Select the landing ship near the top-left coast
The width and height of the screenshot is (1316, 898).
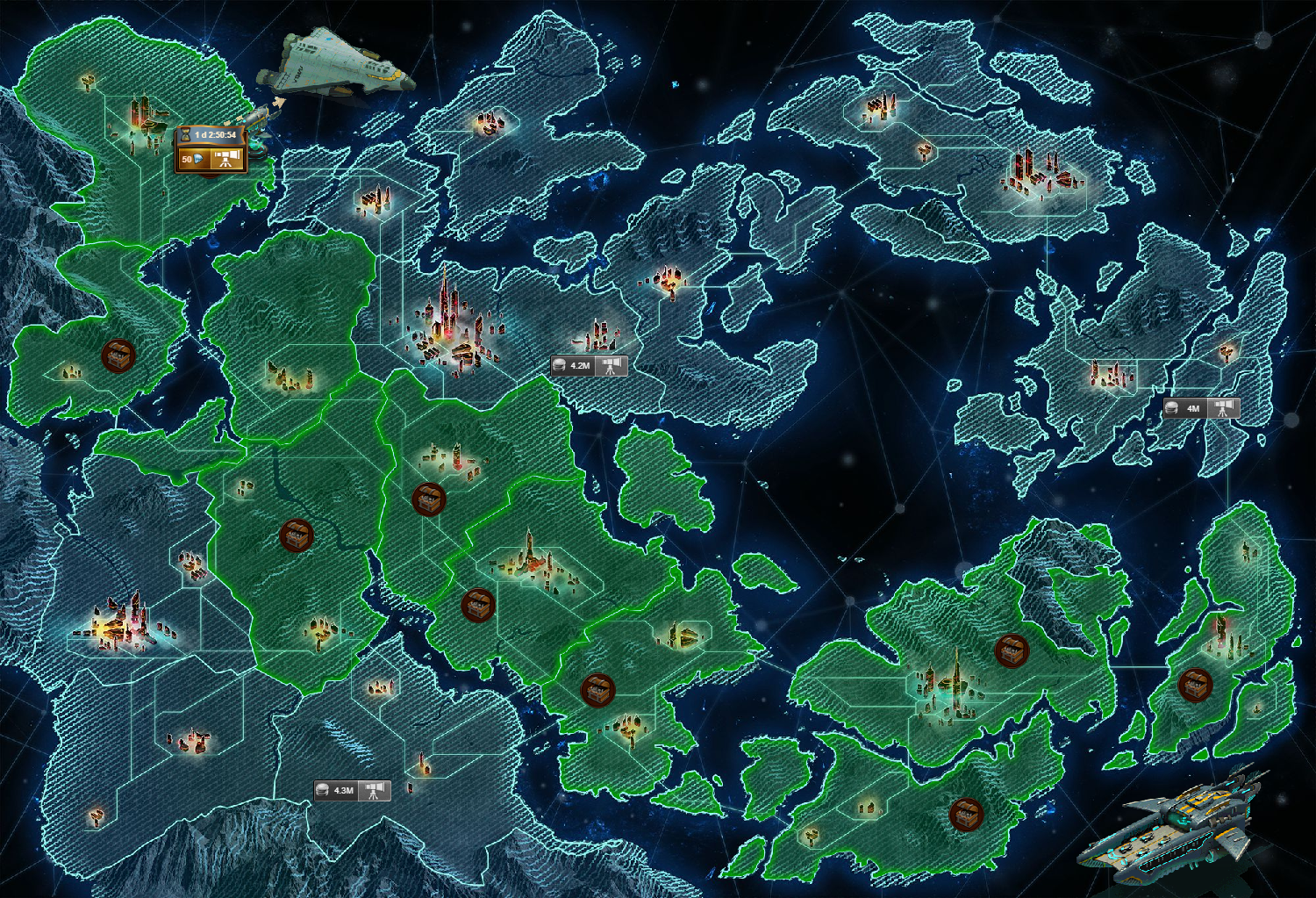pos(338,61)
